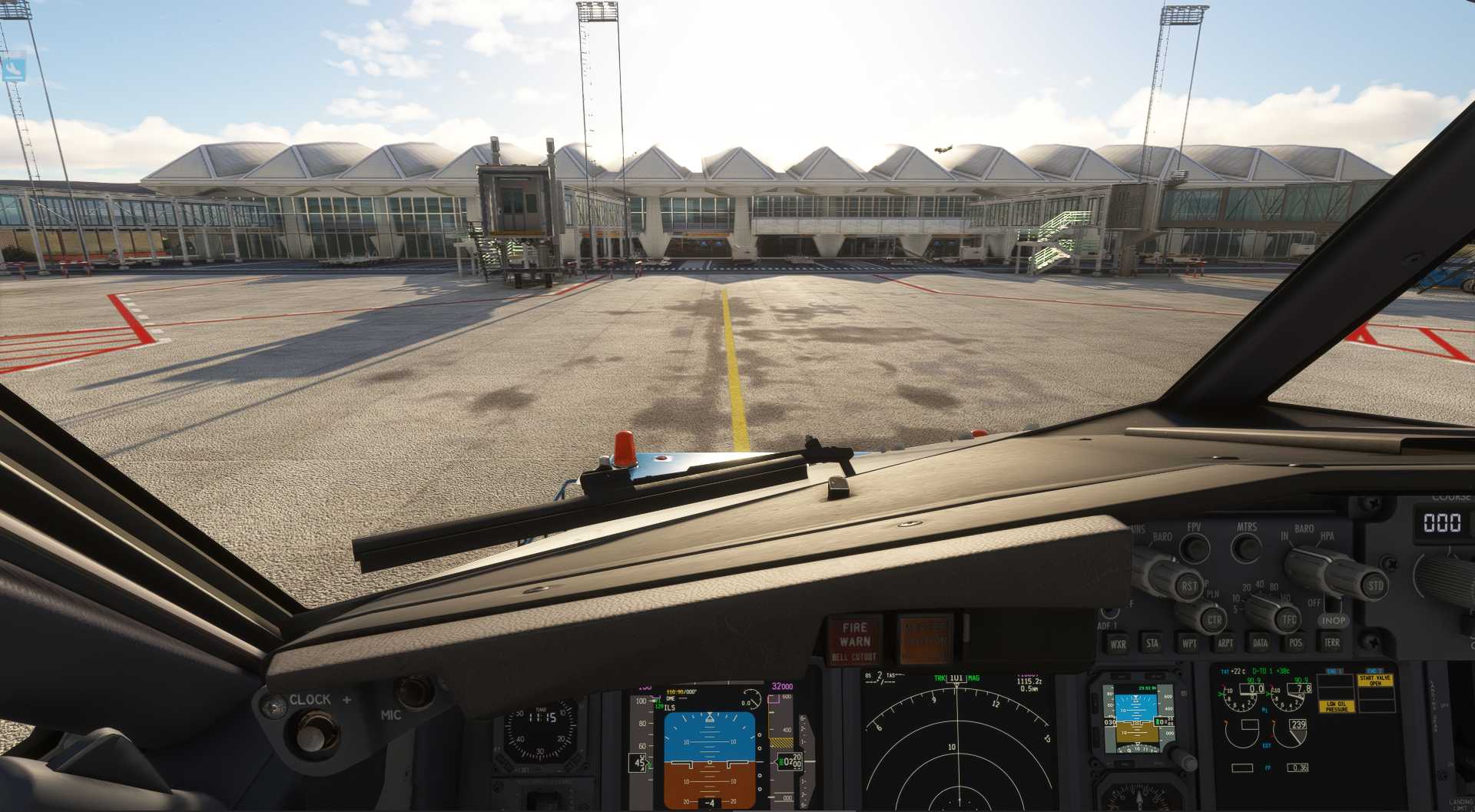Toggle the STA map button
This screenshot has width=1475, height=812.
(x=1152, y=643)
